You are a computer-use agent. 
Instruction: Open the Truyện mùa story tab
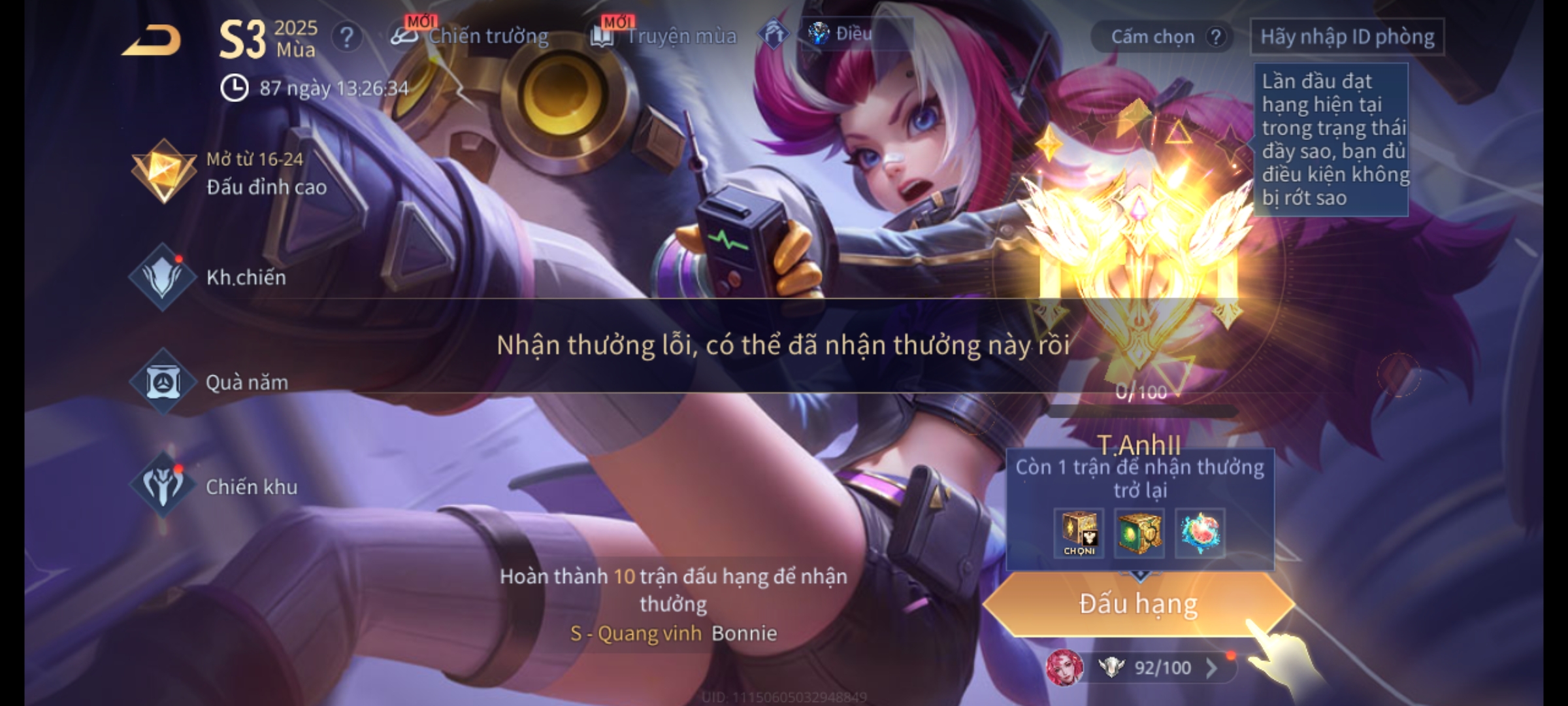[x=664, y=36]
